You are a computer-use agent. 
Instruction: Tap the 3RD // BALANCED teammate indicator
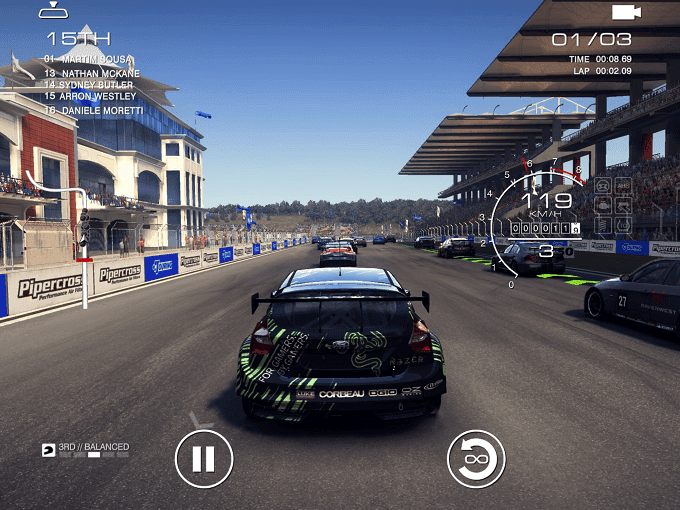click(x=86, y=449)
